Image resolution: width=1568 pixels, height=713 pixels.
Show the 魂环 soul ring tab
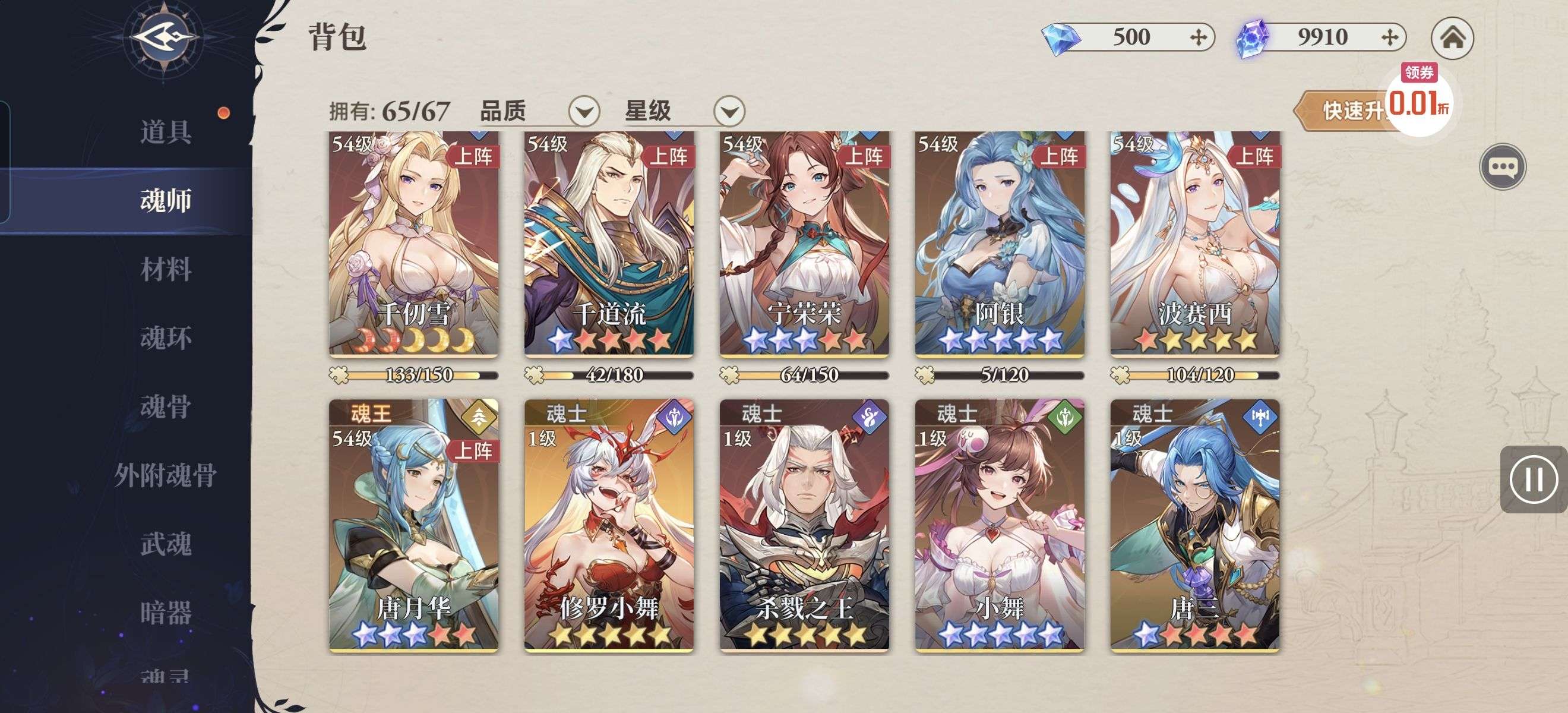pyautogui.click(x=166, y=338)
